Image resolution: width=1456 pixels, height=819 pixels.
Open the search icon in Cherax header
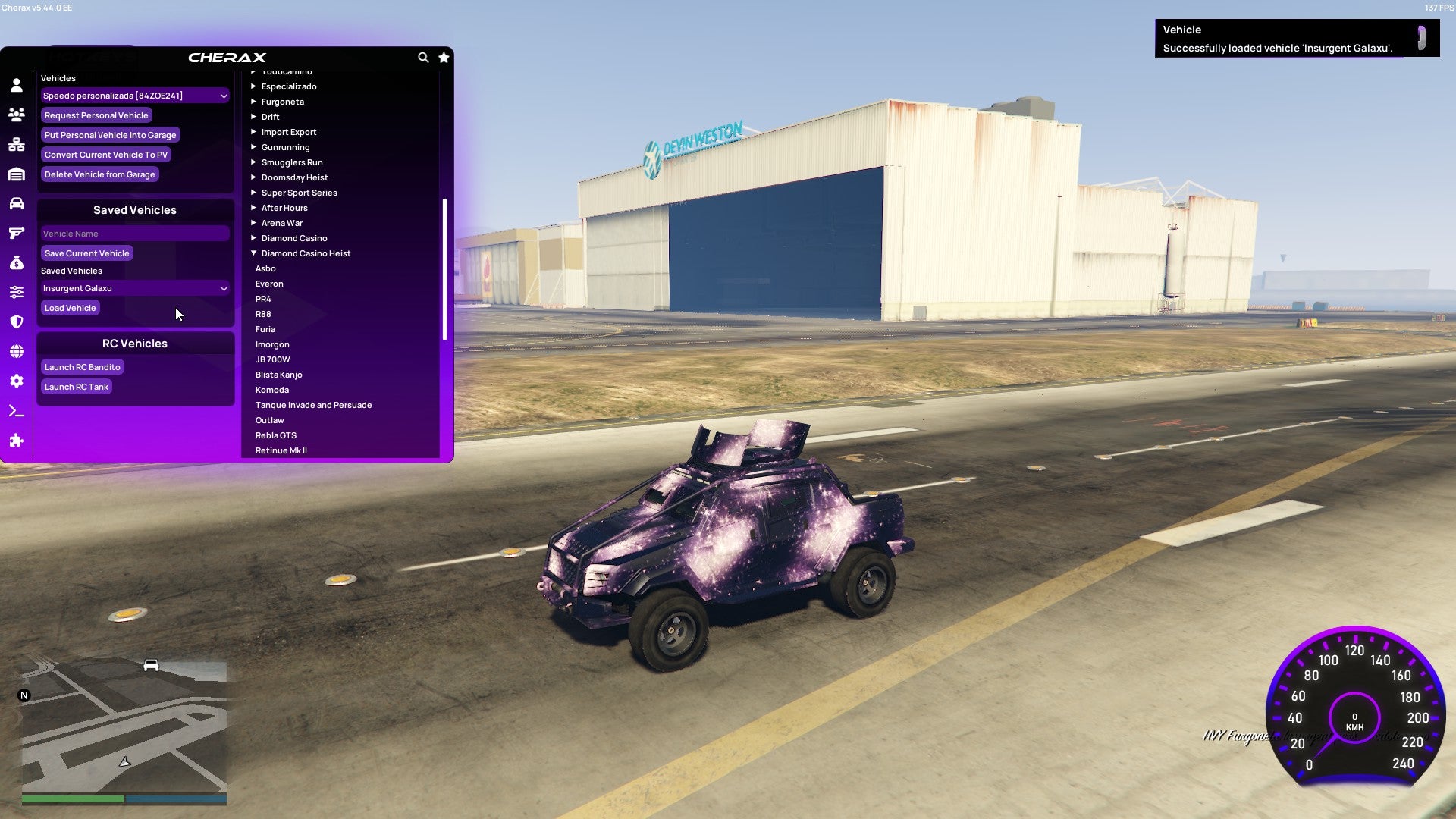423,58
